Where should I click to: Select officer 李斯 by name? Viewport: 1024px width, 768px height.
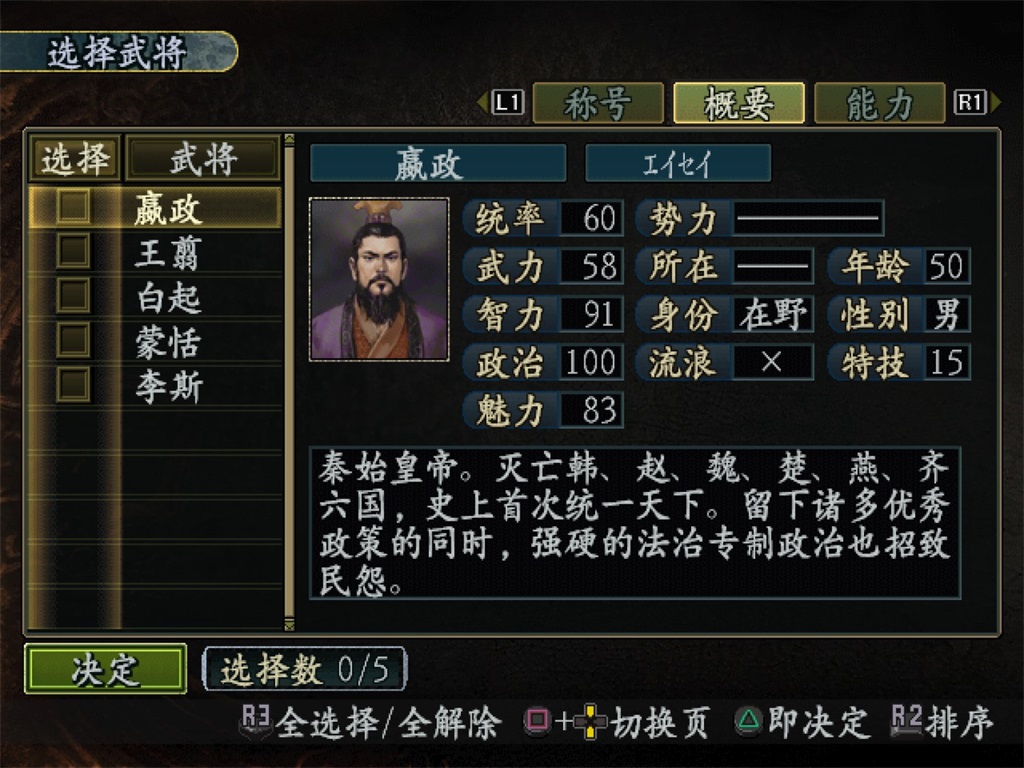coord(168,386)
